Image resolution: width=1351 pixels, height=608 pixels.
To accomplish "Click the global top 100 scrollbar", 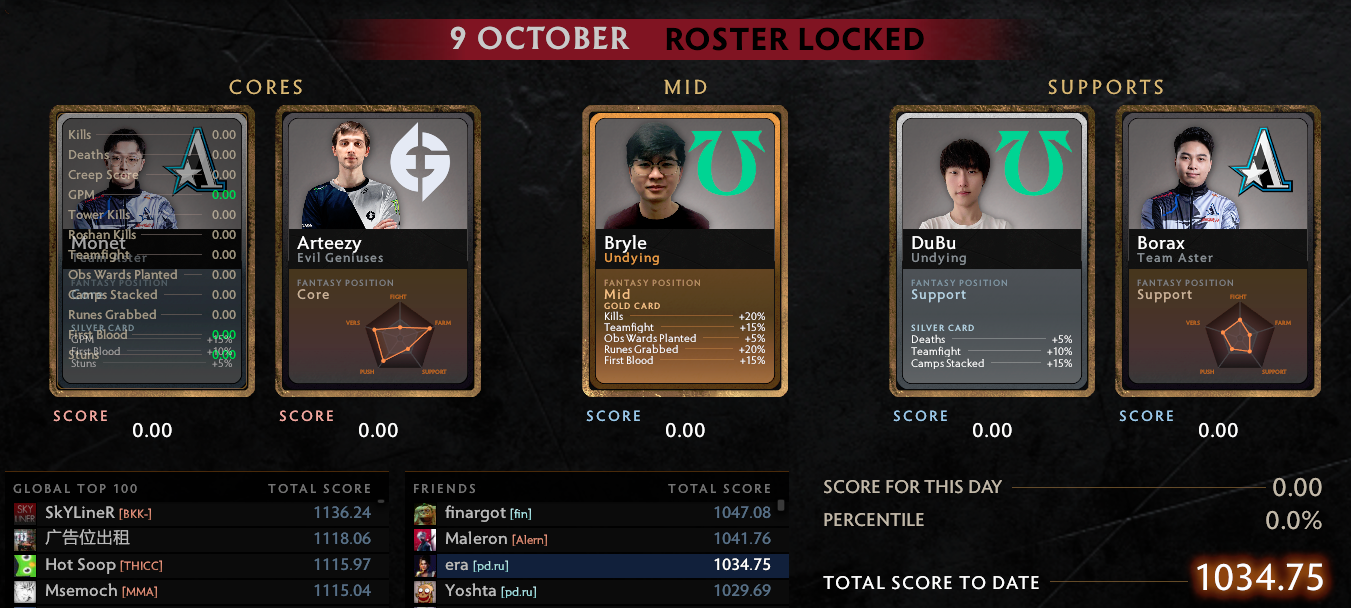I will pyautogui.click(x=381, y=502).
